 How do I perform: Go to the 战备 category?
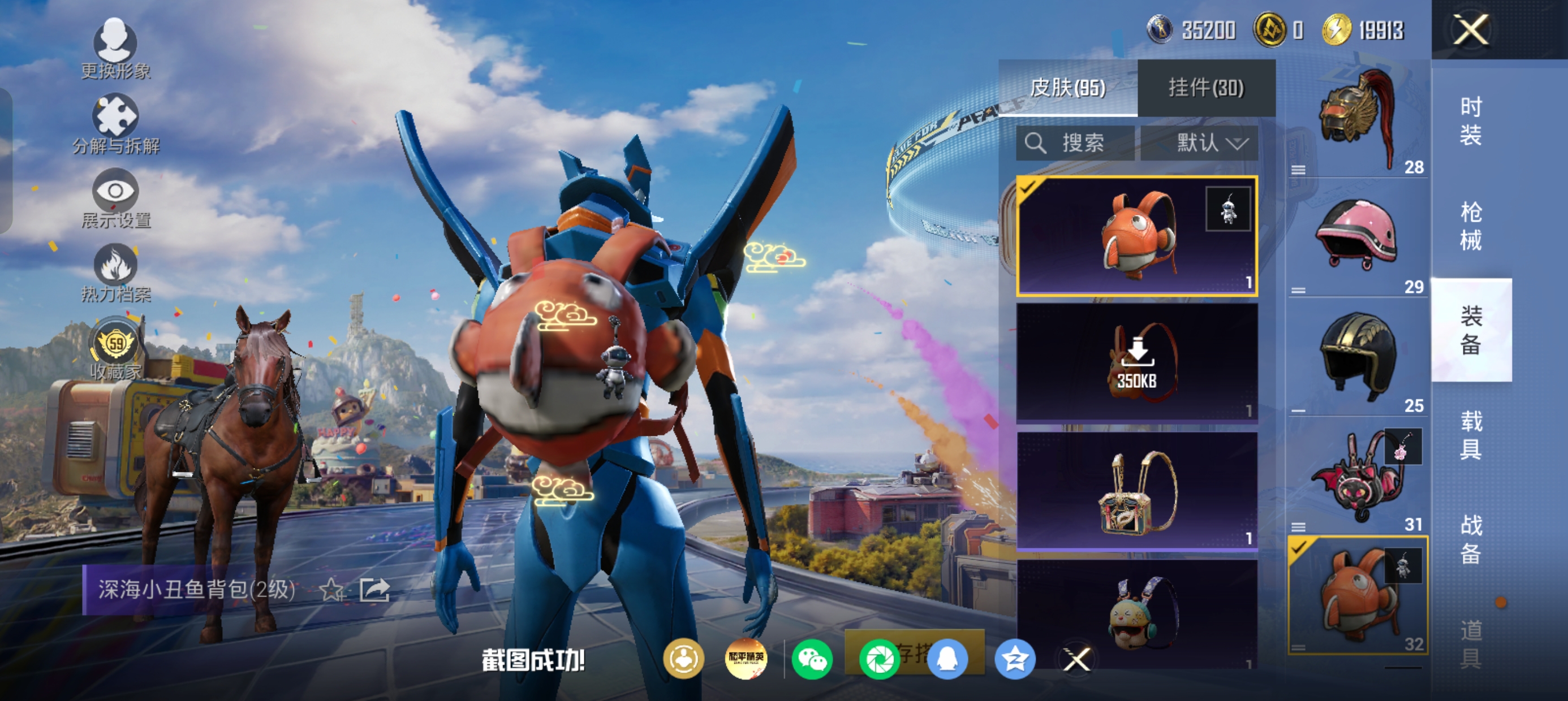pyautogui.click(x=1471, y=539)
